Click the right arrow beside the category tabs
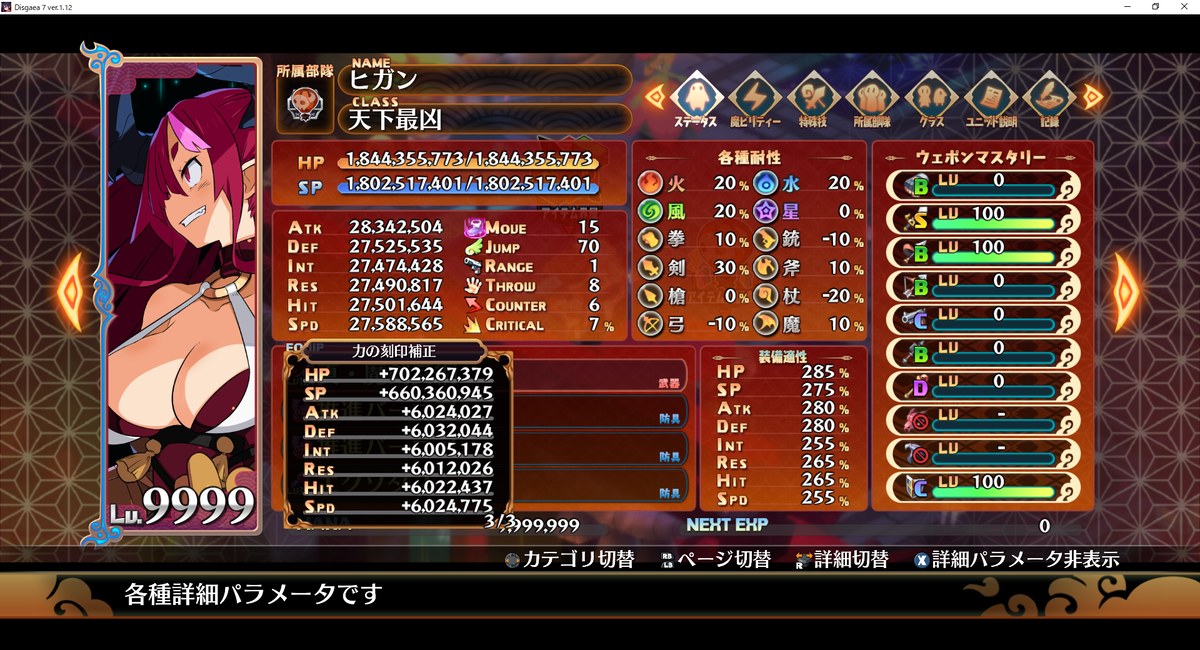This screenshot has width=1200, height=650. [1092, 96]
